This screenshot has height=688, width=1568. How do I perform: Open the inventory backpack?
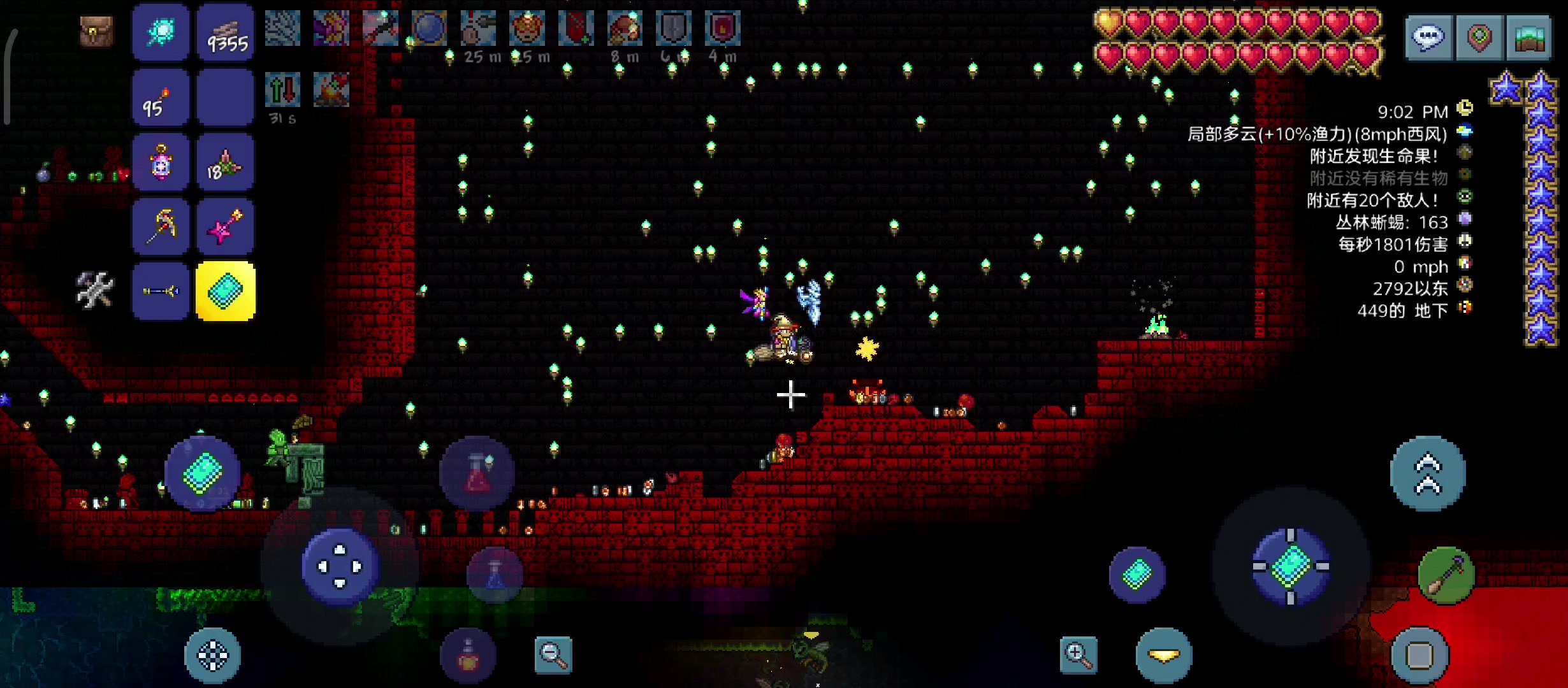tap(96, 31)
